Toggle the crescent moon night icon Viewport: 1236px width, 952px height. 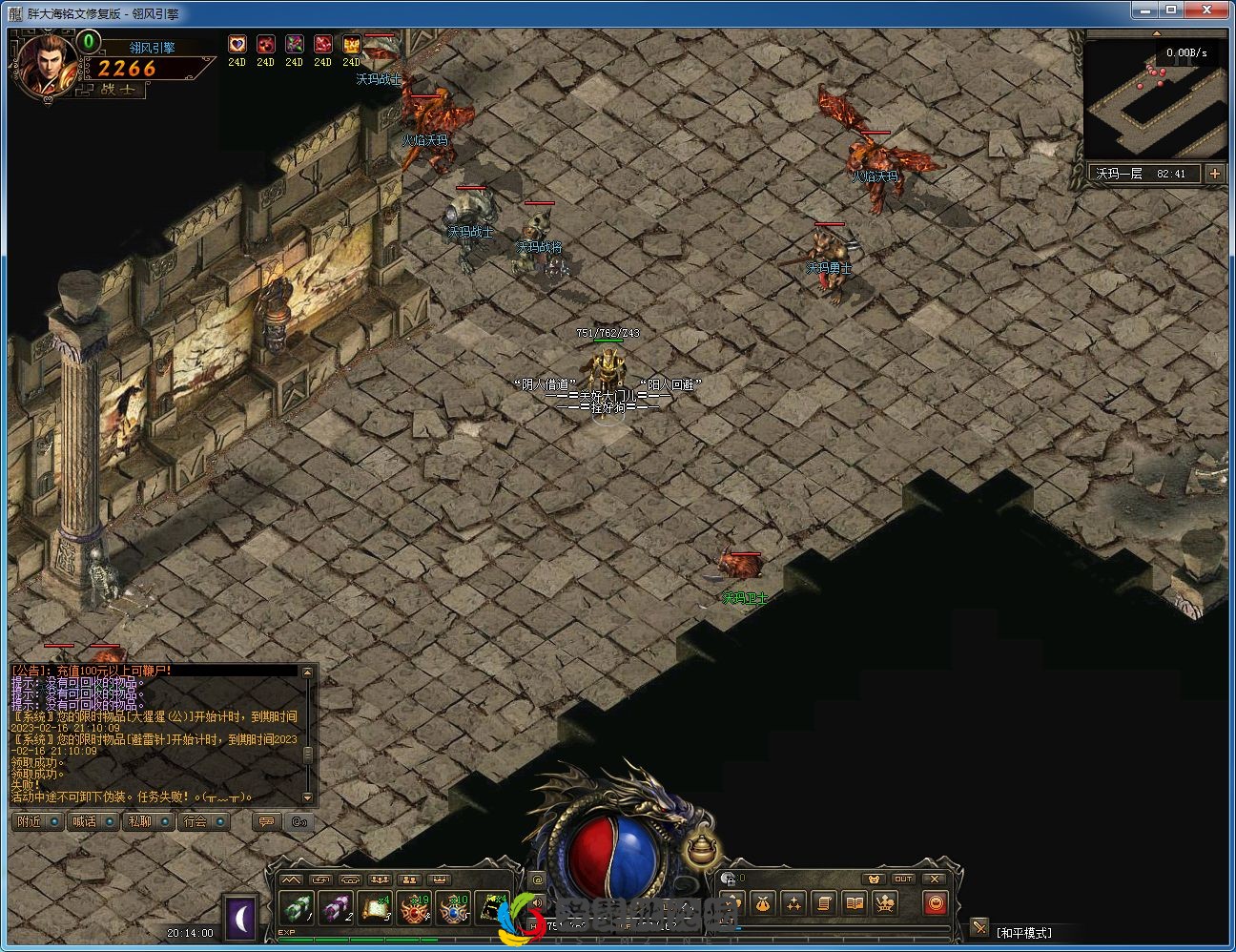241,918
